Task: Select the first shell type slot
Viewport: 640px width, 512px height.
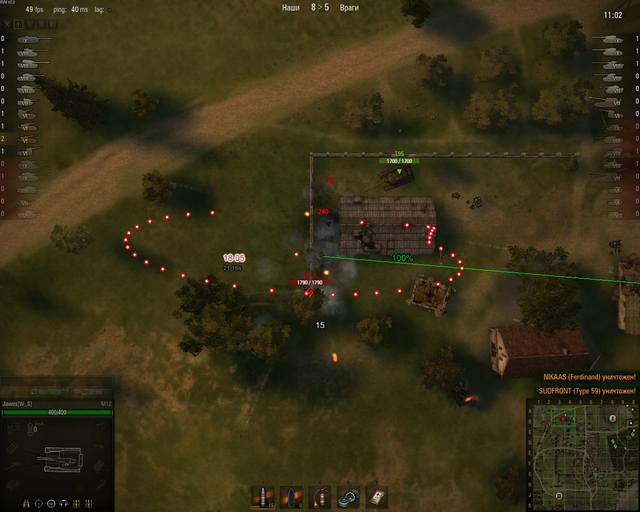Action: 264,496
